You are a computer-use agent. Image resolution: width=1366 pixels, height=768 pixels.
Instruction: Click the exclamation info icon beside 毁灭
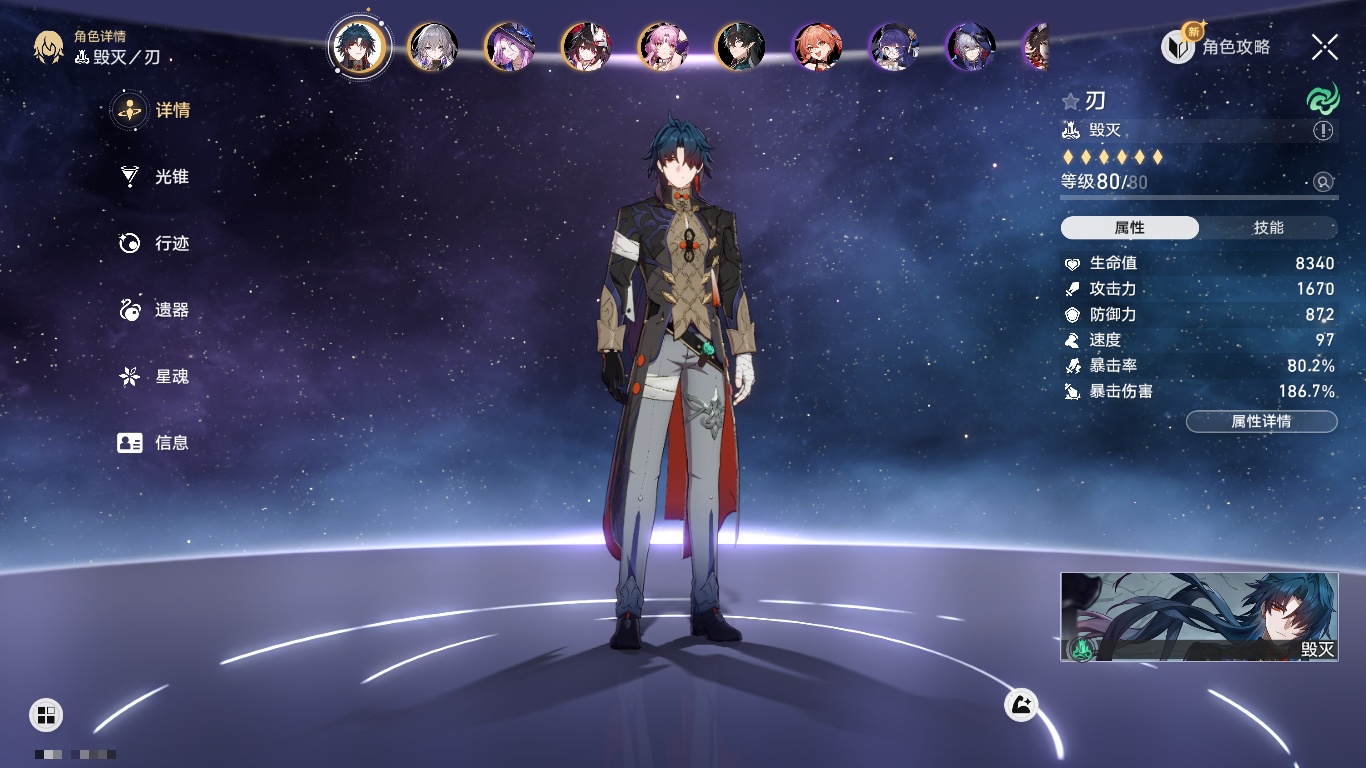point(1323,131)
